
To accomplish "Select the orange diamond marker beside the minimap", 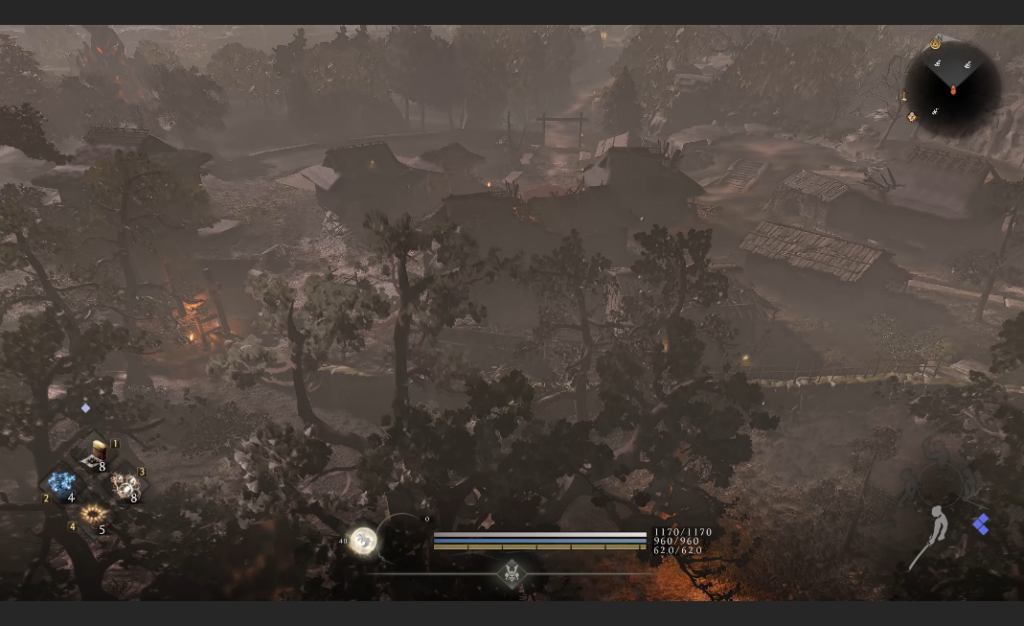I will point(911,117).
